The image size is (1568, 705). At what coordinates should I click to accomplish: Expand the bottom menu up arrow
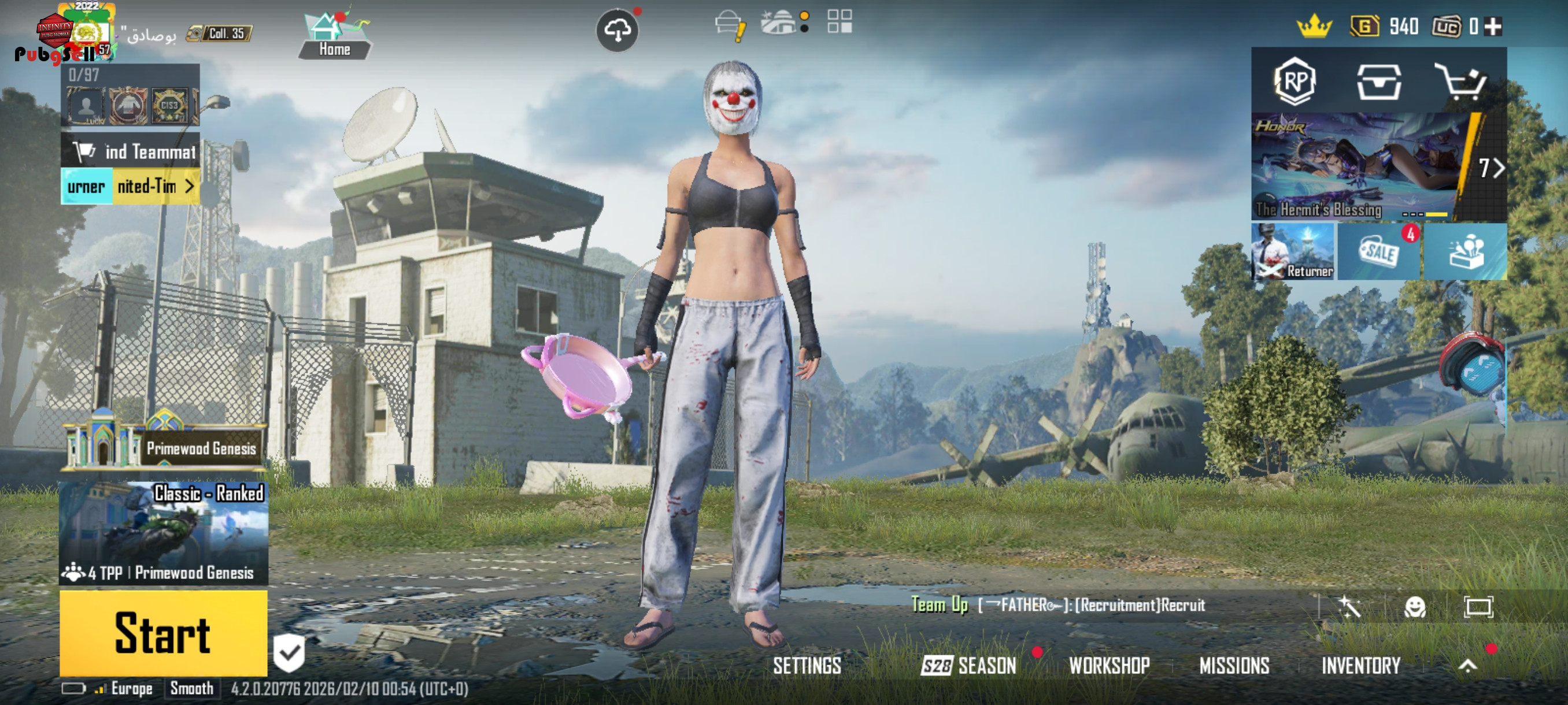coord(1467,666)
